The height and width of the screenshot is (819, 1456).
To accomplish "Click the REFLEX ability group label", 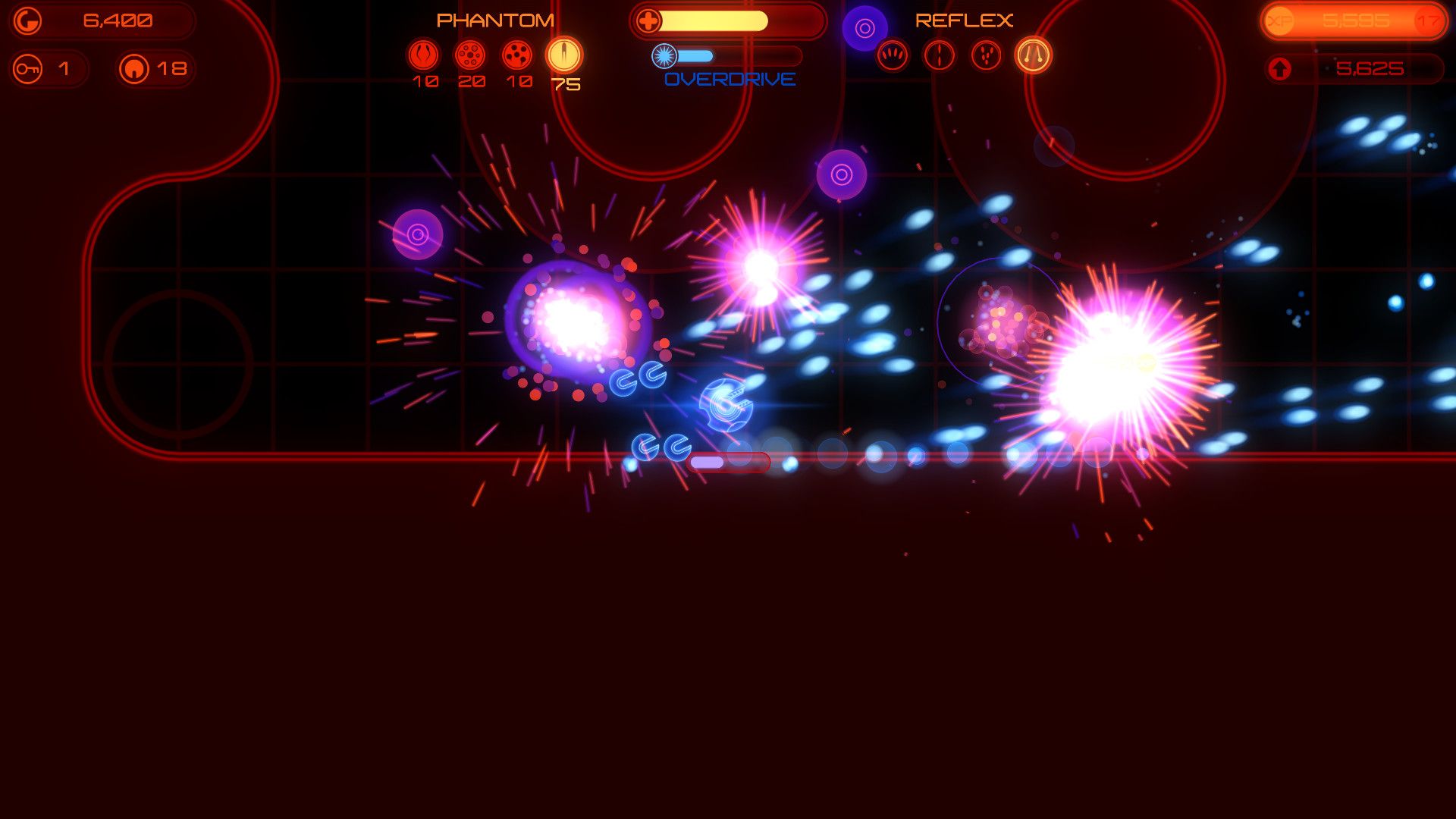I will pos(965,18).
